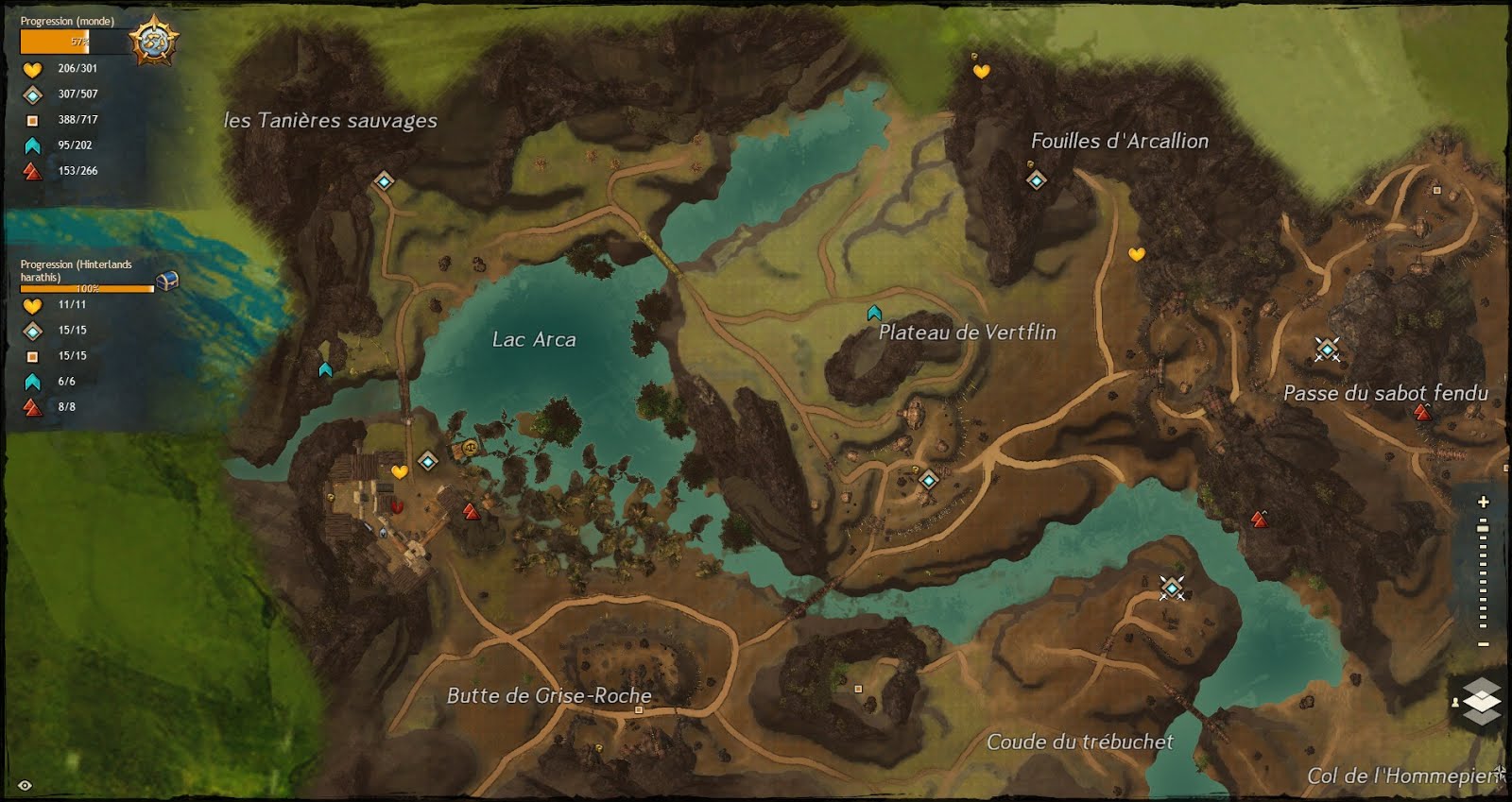Select the red heart marker at the lakeside camp
The width and height of the screenshot is (1512, 802).
[396, 507]
